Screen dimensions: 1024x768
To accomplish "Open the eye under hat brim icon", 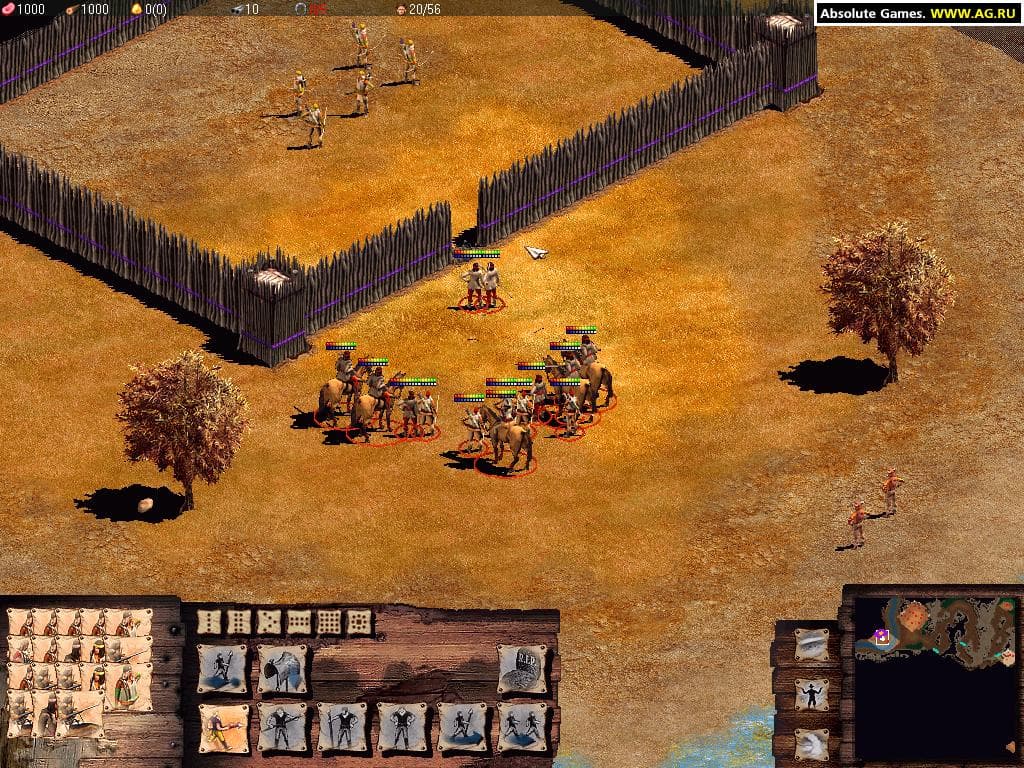I will click(x=812, y=645).
